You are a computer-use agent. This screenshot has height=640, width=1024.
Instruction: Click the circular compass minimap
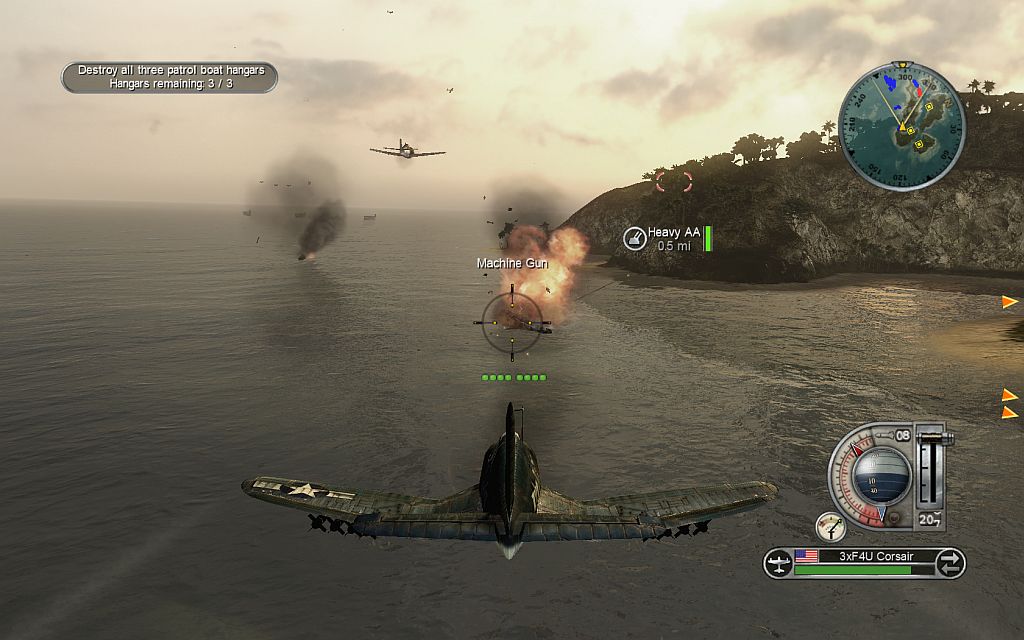[902, 127]
